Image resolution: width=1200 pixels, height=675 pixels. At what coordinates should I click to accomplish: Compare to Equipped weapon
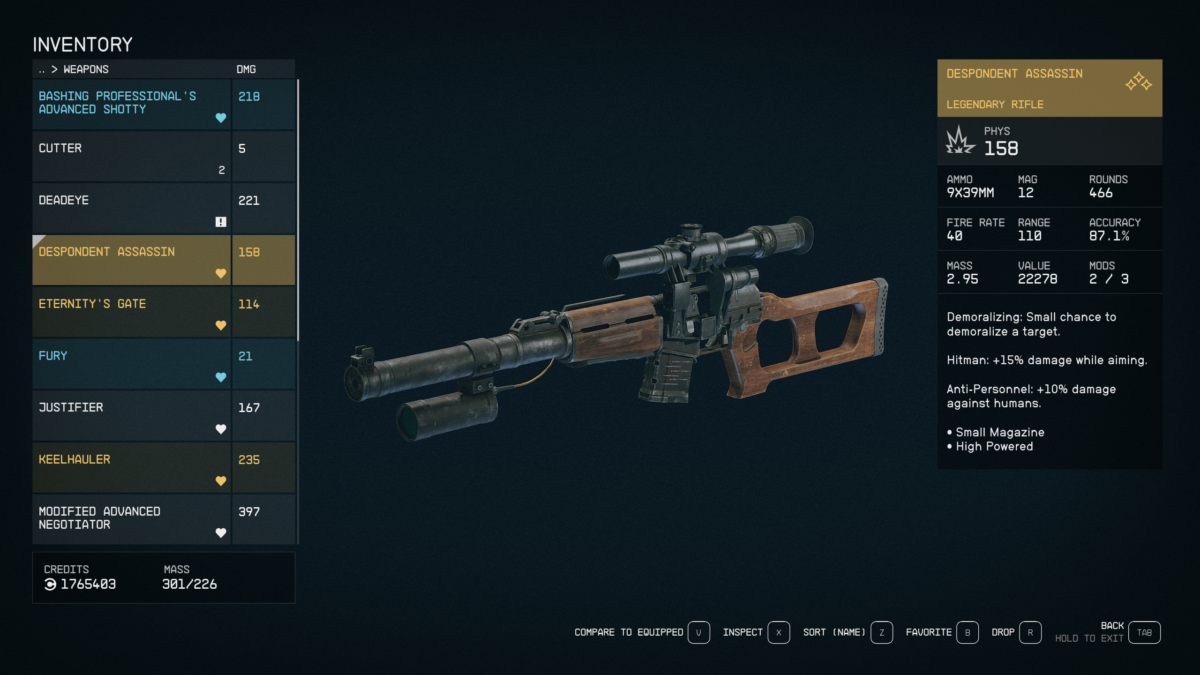699,633
